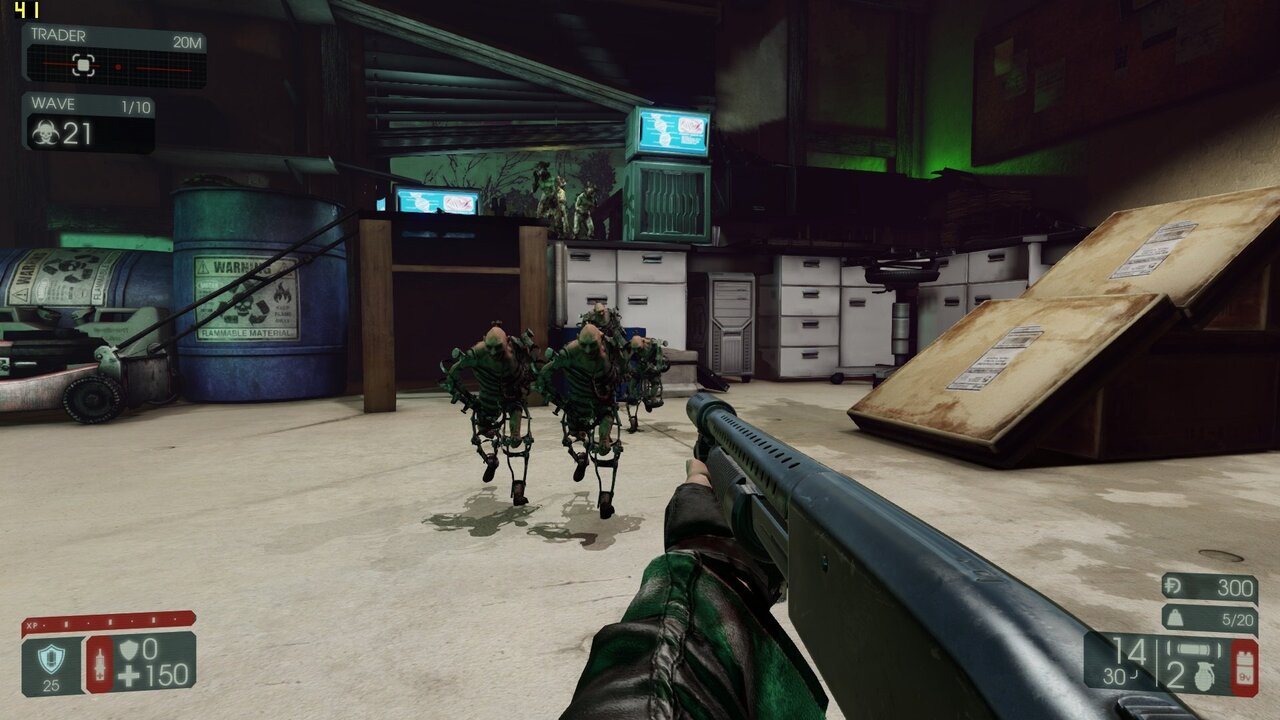The width and height of the screenshot is (1280, 720).
Task: Select the weight capacity icon showing 5/20
Action: (x=1174, y=618)
